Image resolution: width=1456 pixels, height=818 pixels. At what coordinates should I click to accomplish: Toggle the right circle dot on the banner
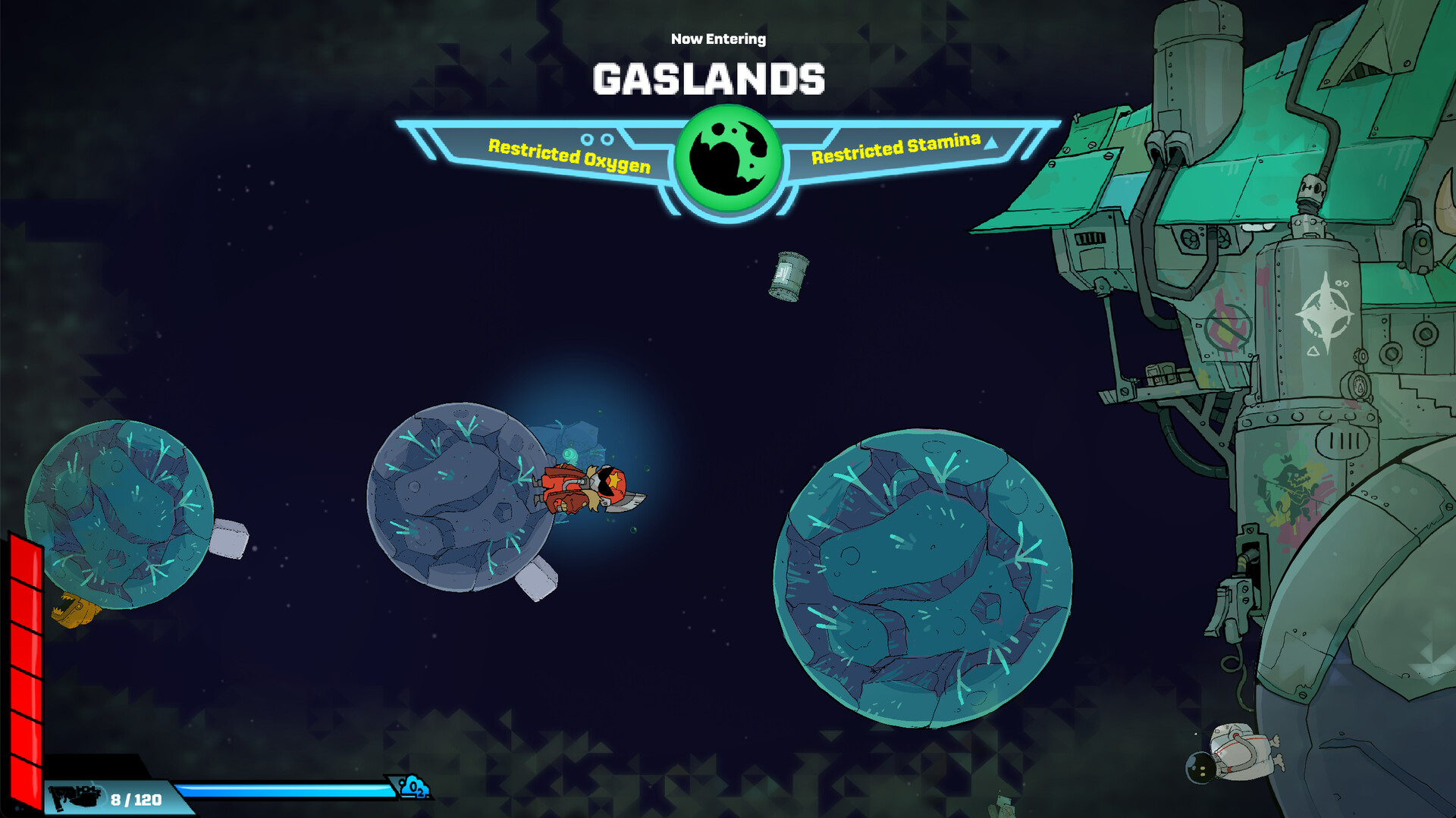[607, 139]
